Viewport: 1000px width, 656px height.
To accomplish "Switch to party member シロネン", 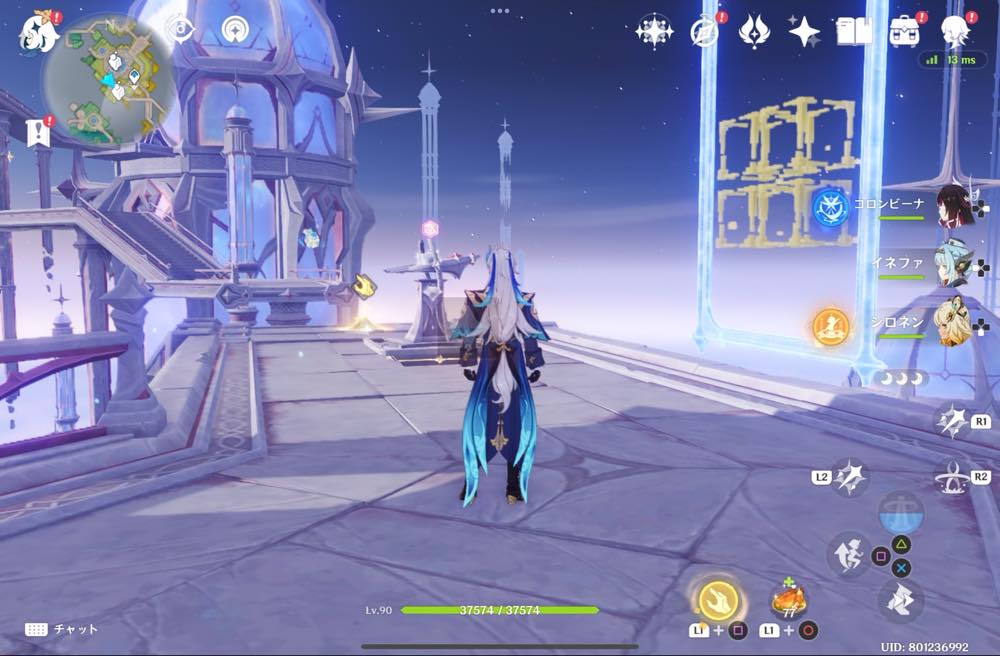I will click(x=953, y=322).
